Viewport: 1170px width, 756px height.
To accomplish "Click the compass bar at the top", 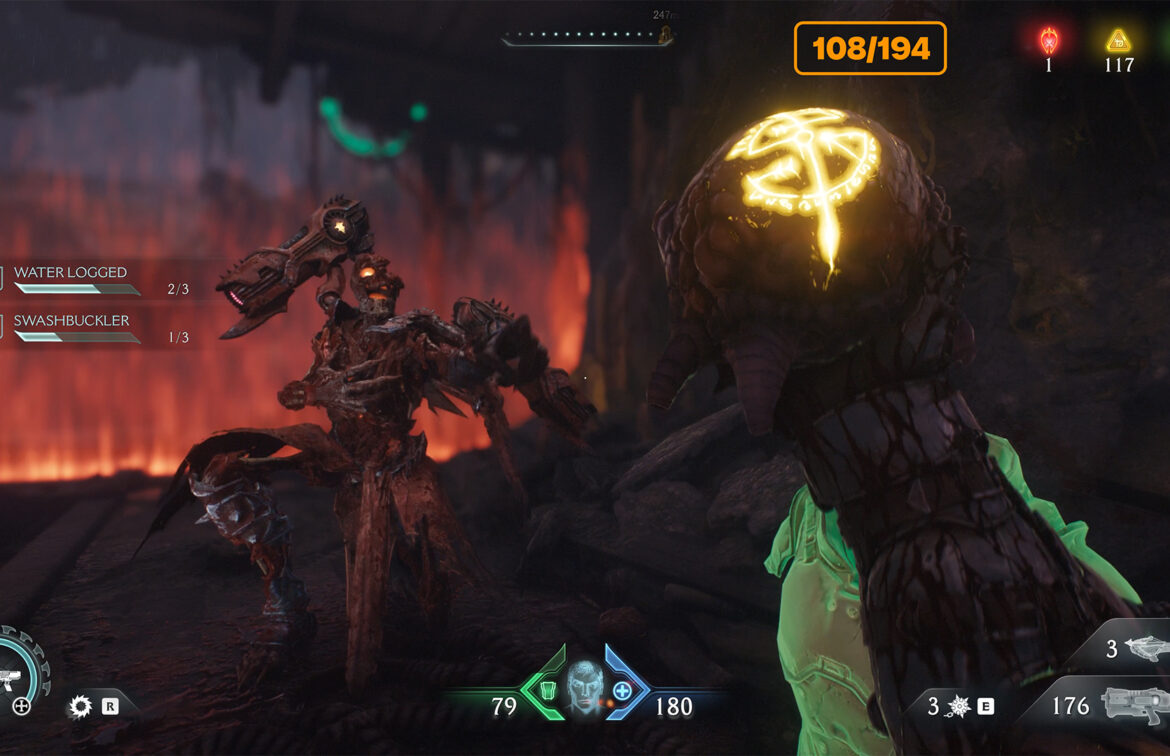I will coord(587,39).
